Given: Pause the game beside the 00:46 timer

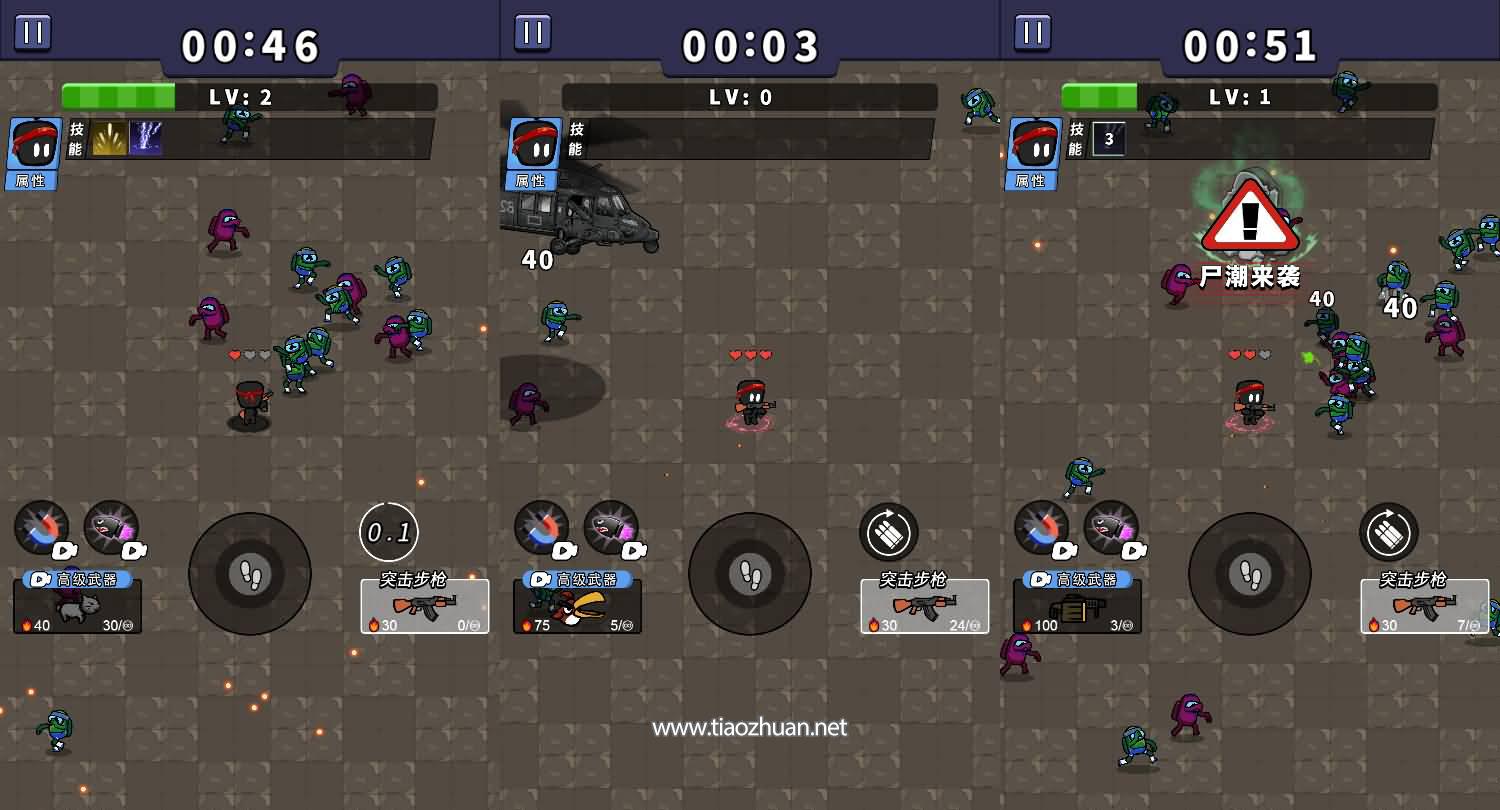Looking at the screenshot, I should click(x=33, y=32).
